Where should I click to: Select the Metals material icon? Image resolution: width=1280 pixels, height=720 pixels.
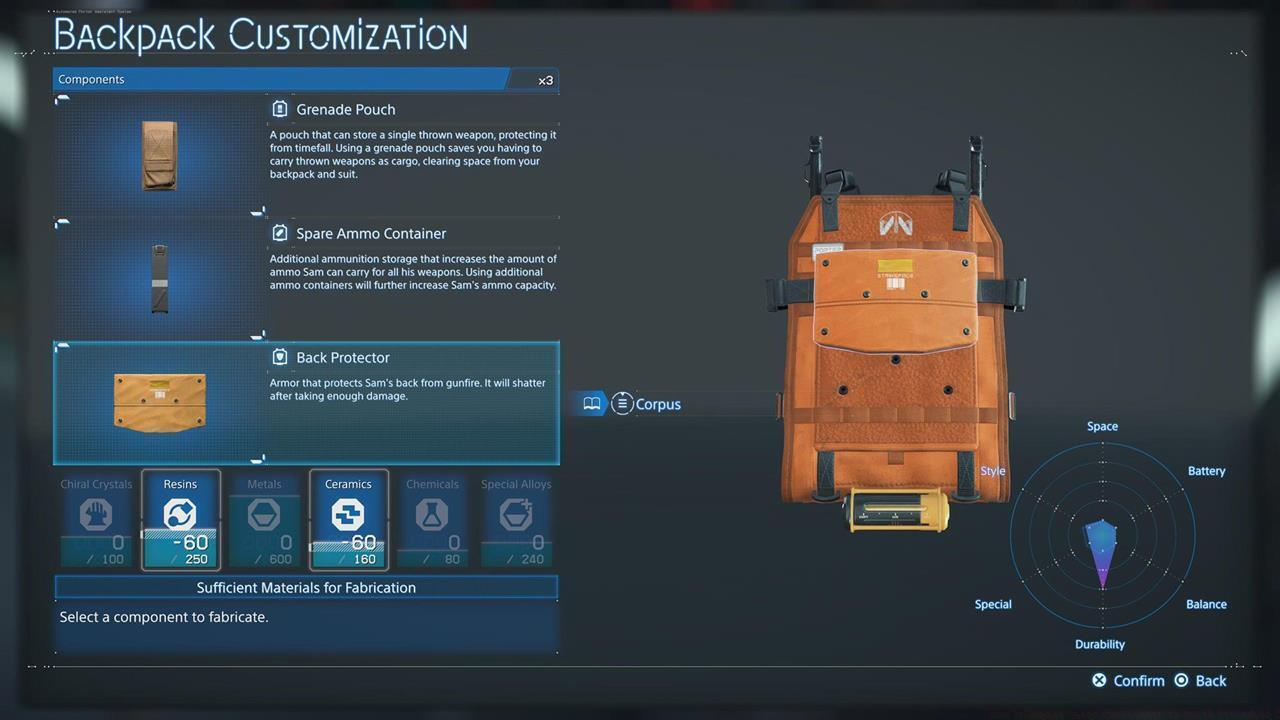[x=264, y=515]
